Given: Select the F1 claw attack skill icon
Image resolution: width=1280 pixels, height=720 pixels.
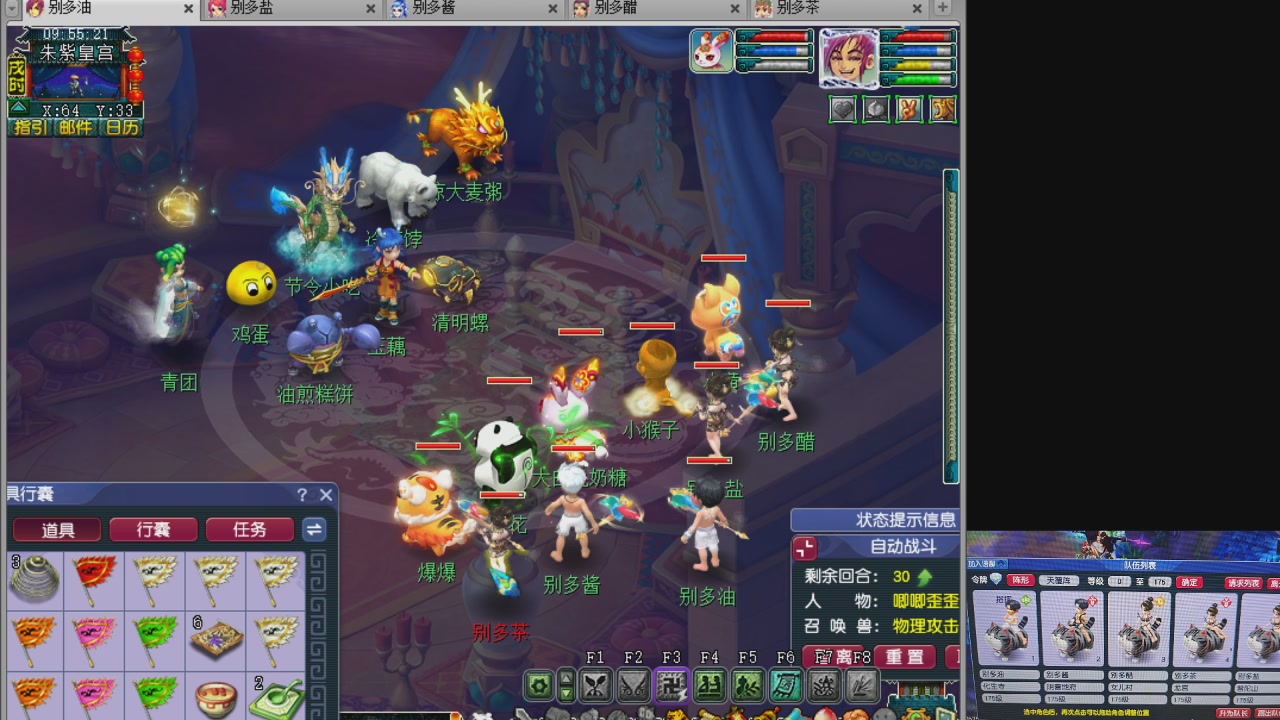Looking at the screenshot, I should pos(597,686).
